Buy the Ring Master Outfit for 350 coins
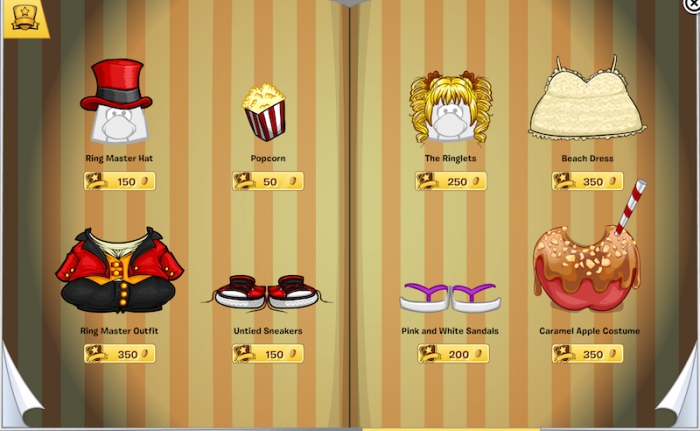The image size is (700, 431). [x=120, y=354]
